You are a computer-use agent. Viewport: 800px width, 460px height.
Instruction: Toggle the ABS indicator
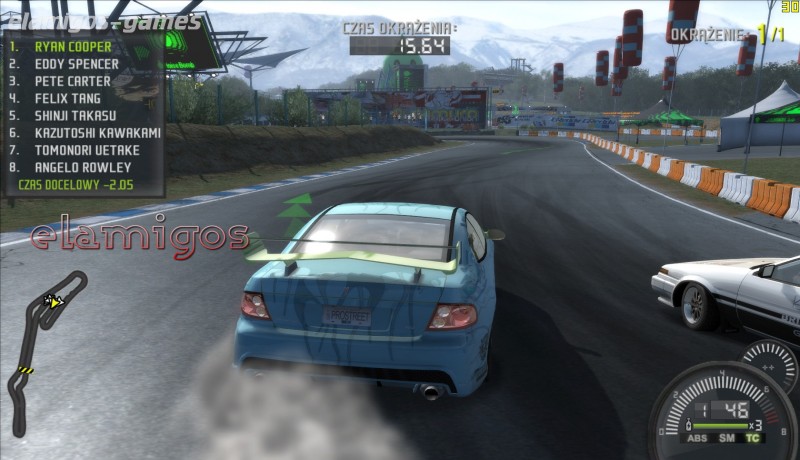(695, 438)
